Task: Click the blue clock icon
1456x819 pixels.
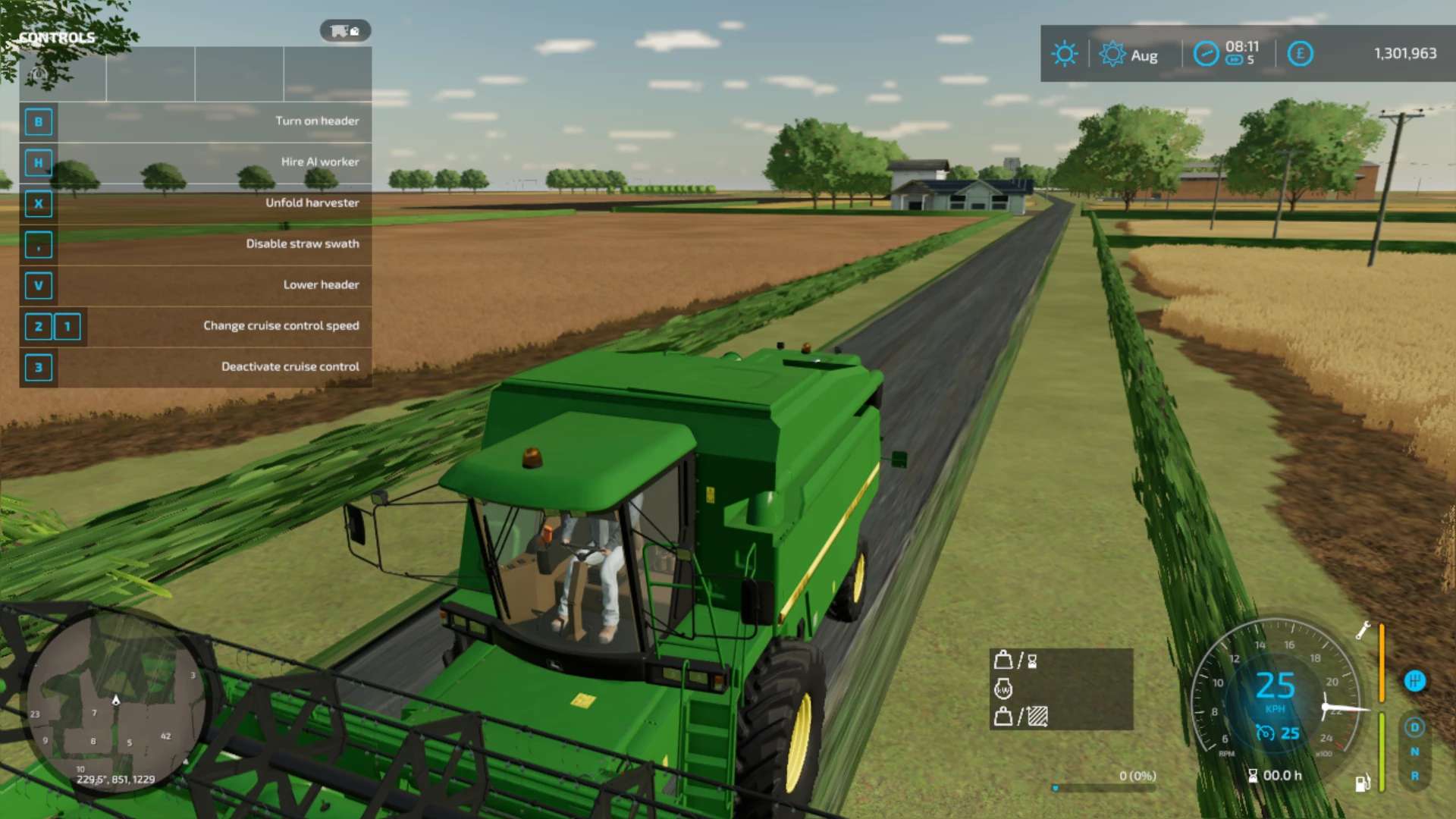Action: pyautogui.click(x=1206, y=54)
